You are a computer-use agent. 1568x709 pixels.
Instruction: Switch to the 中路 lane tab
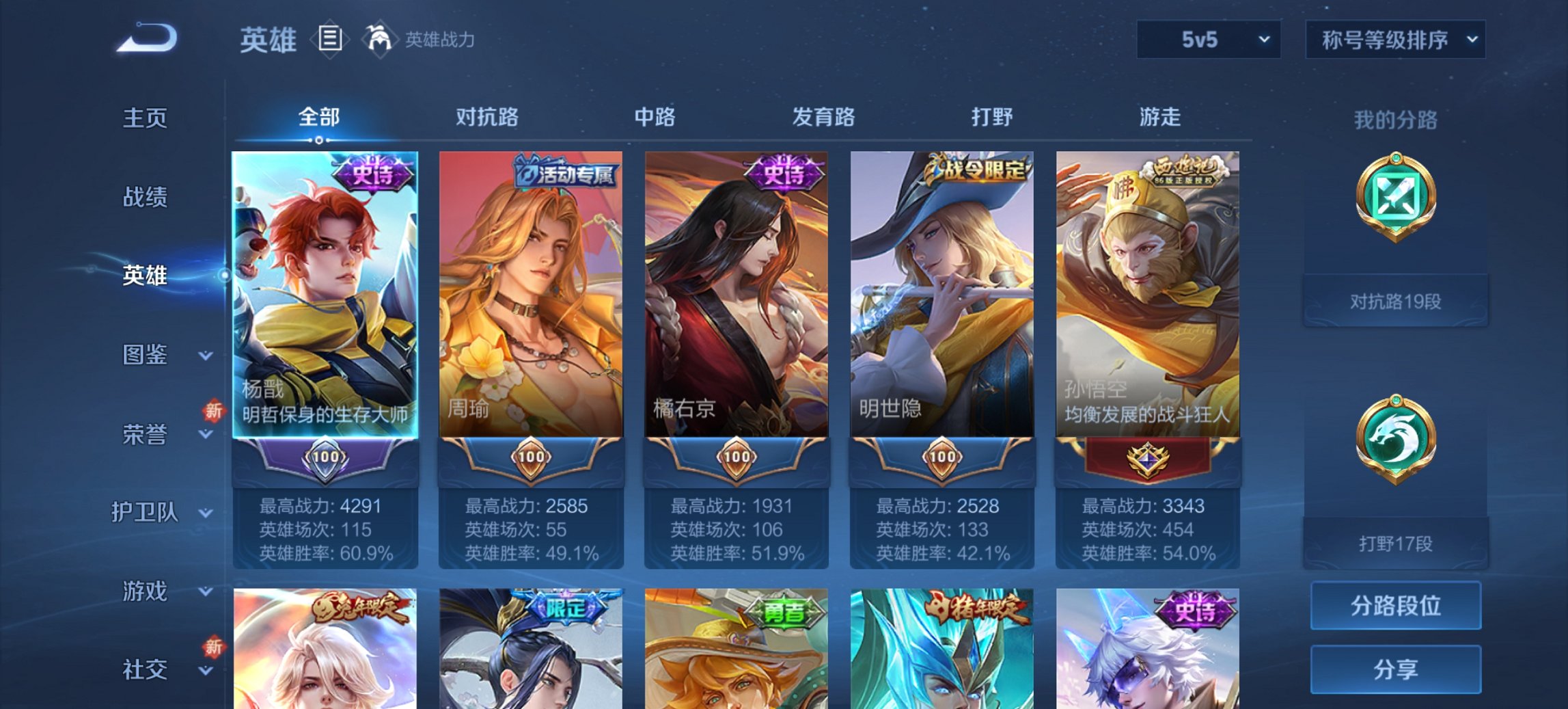pyautogui.click(x=652, y=117)
